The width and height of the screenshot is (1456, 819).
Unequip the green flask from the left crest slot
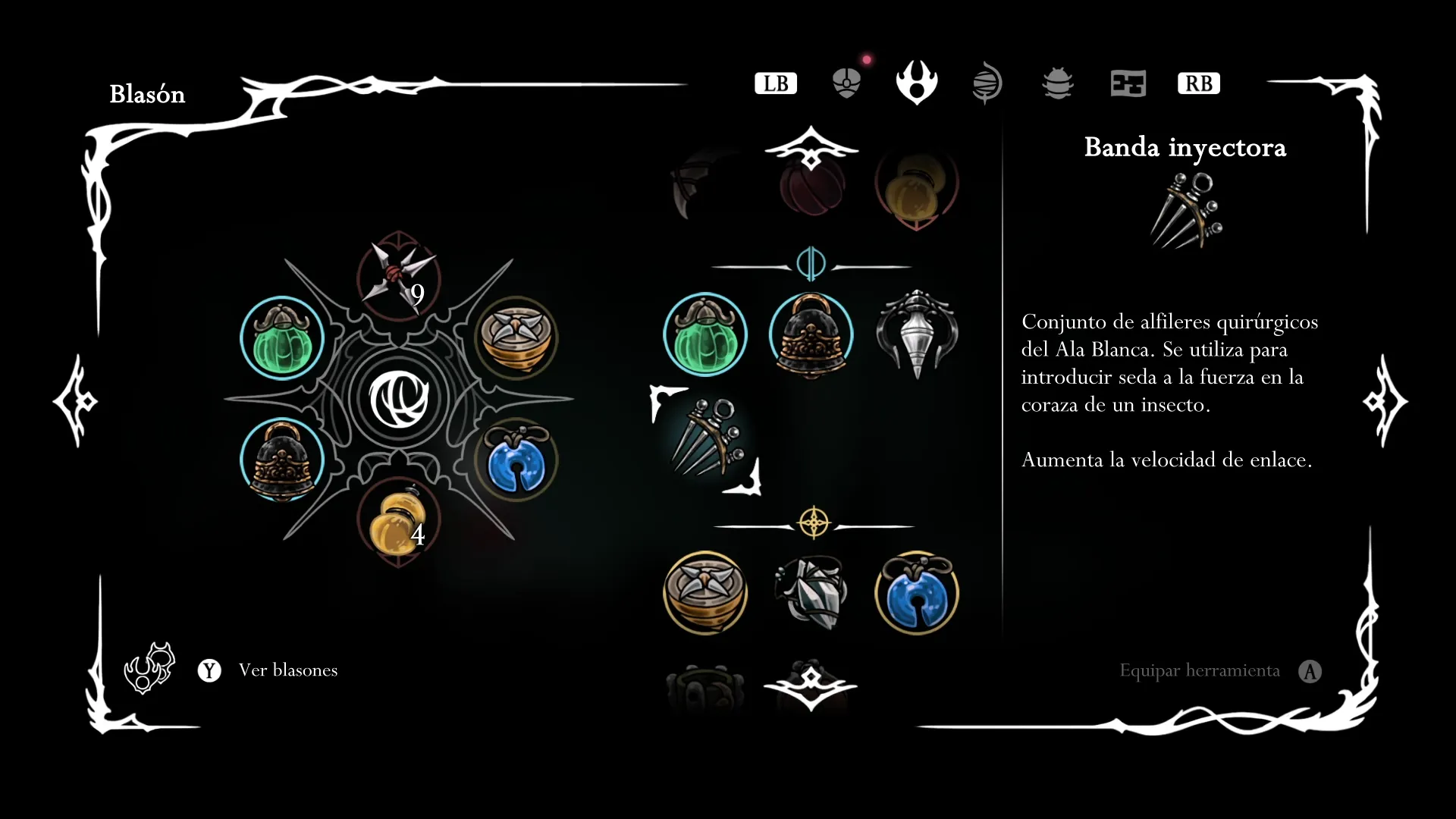[281, 338]
